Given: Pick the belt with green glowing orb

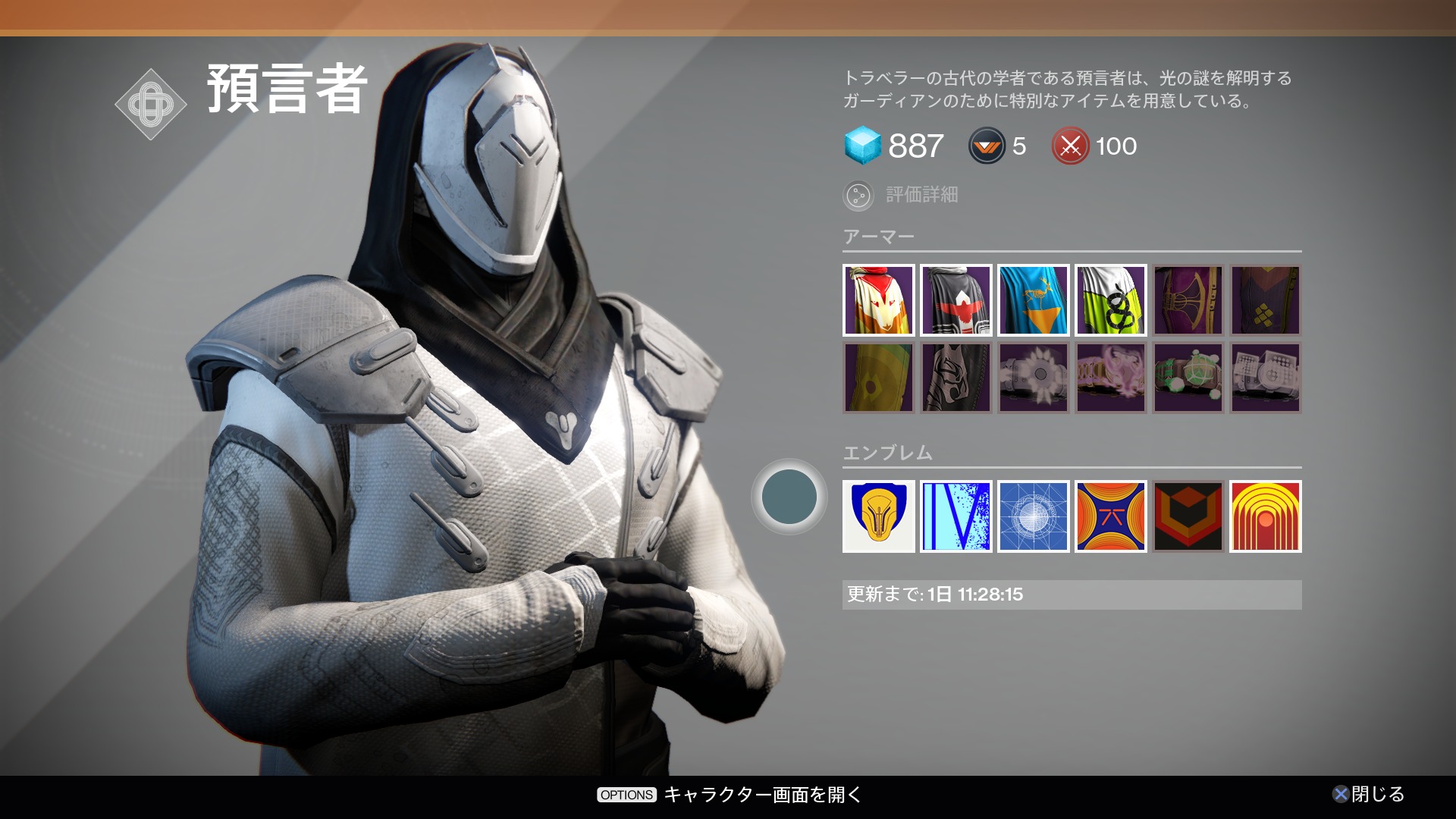Looking at the screenshot, I should (x=1188, y=378).
